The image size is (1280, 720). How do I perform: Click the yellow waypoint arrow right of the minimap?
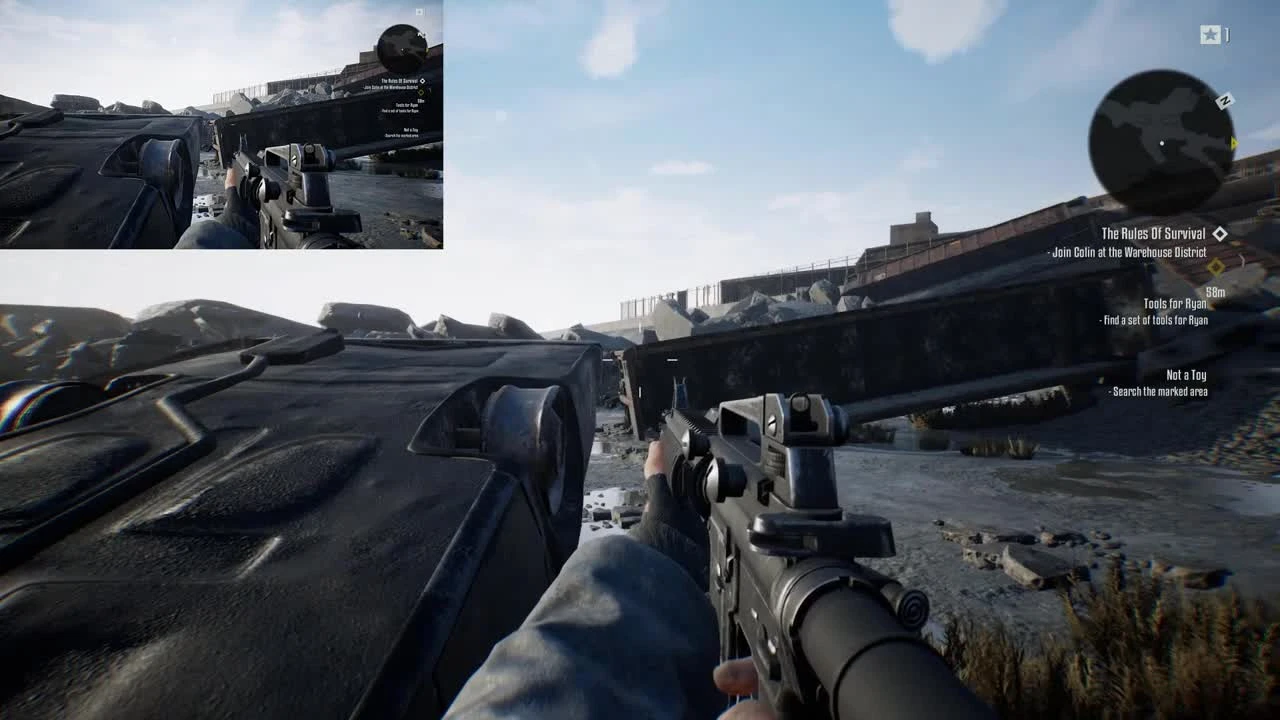[1233, 142]
